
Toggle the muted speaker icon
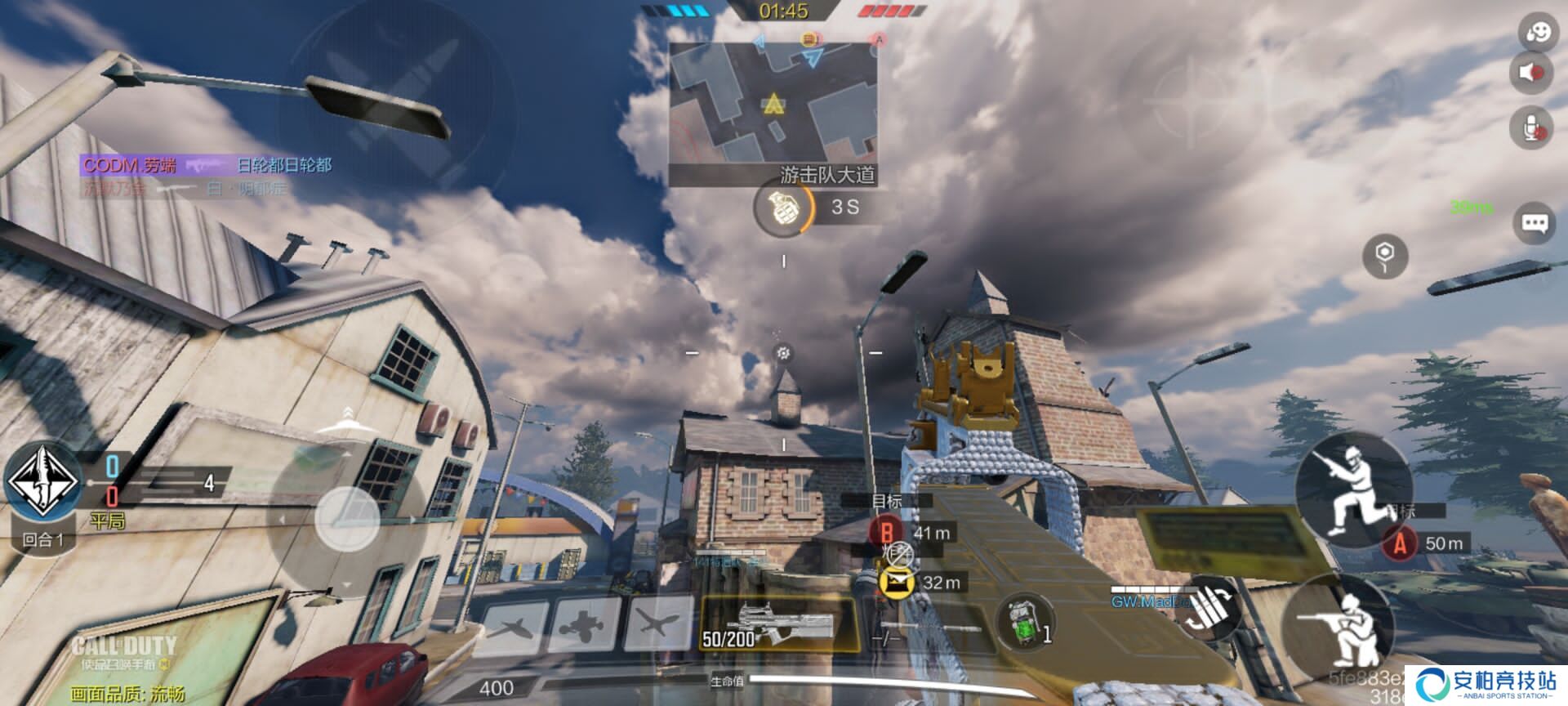click(1530, 73)
